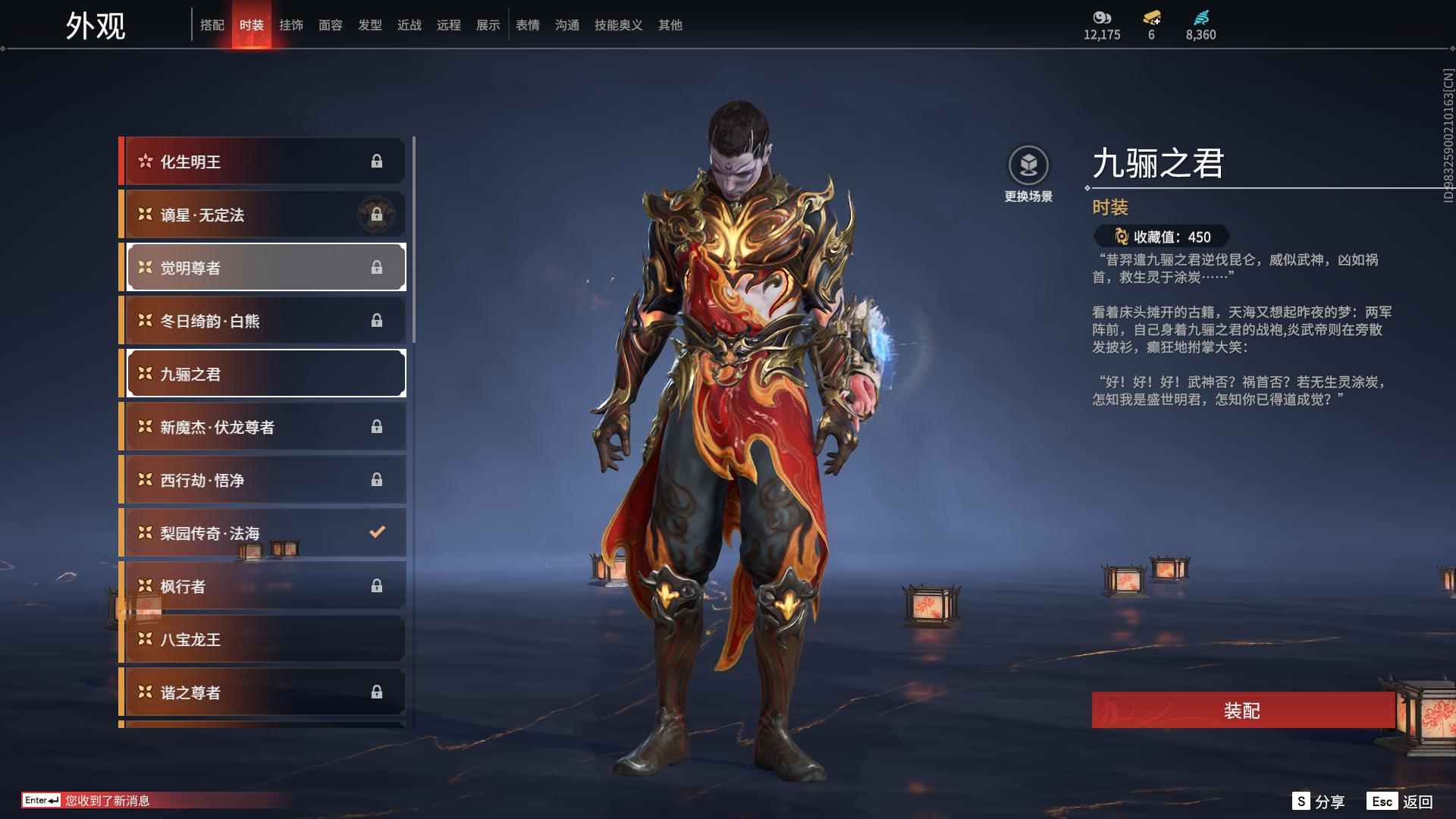The height and width of the screenshot is (819, 1456).
Task: Open the 表情 emotes tab
Action: [x=528, y=25]
